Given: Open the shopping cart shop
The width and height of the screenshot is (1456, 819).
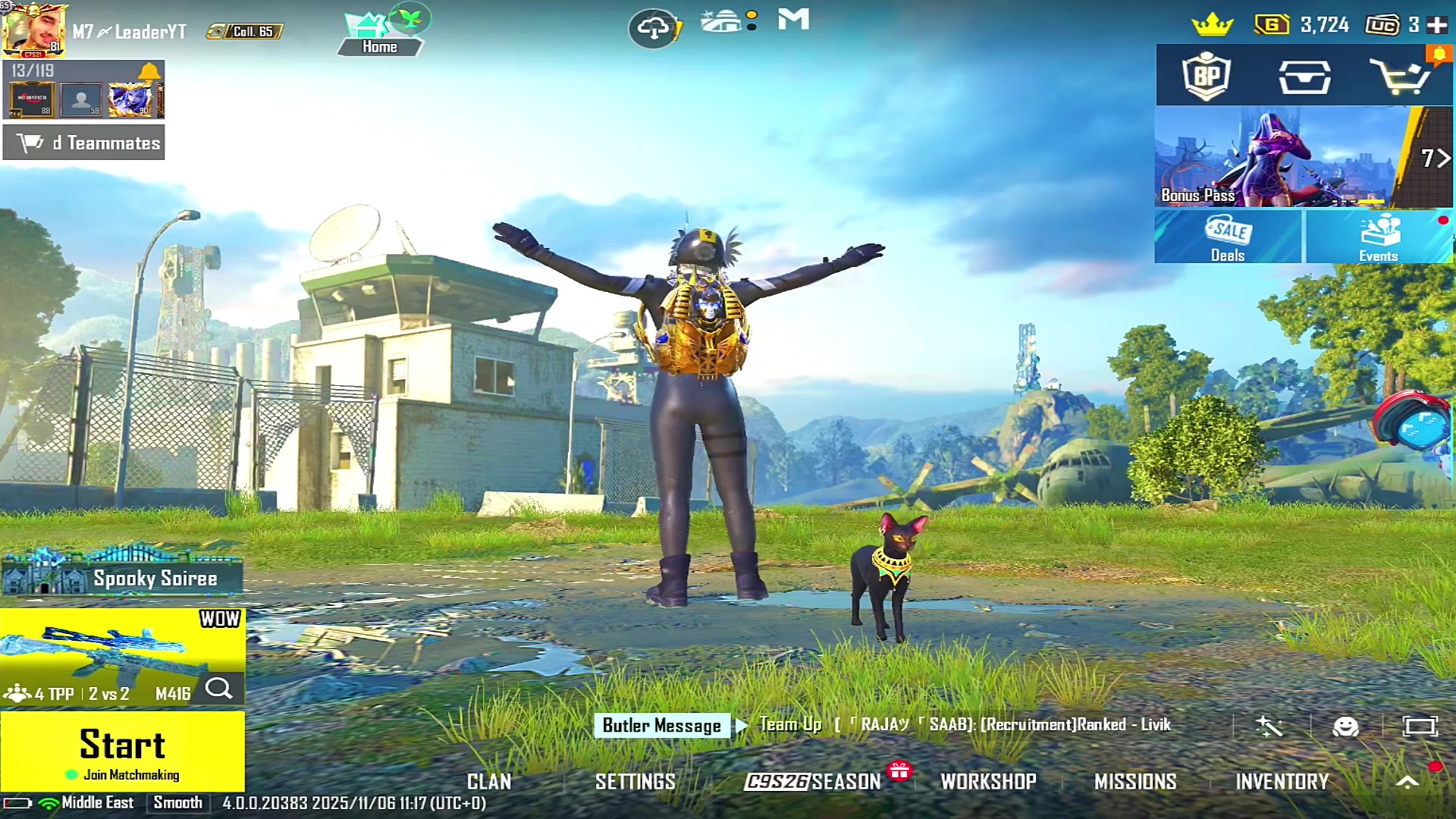Looking at the screenshot, I should (1400, 76).
